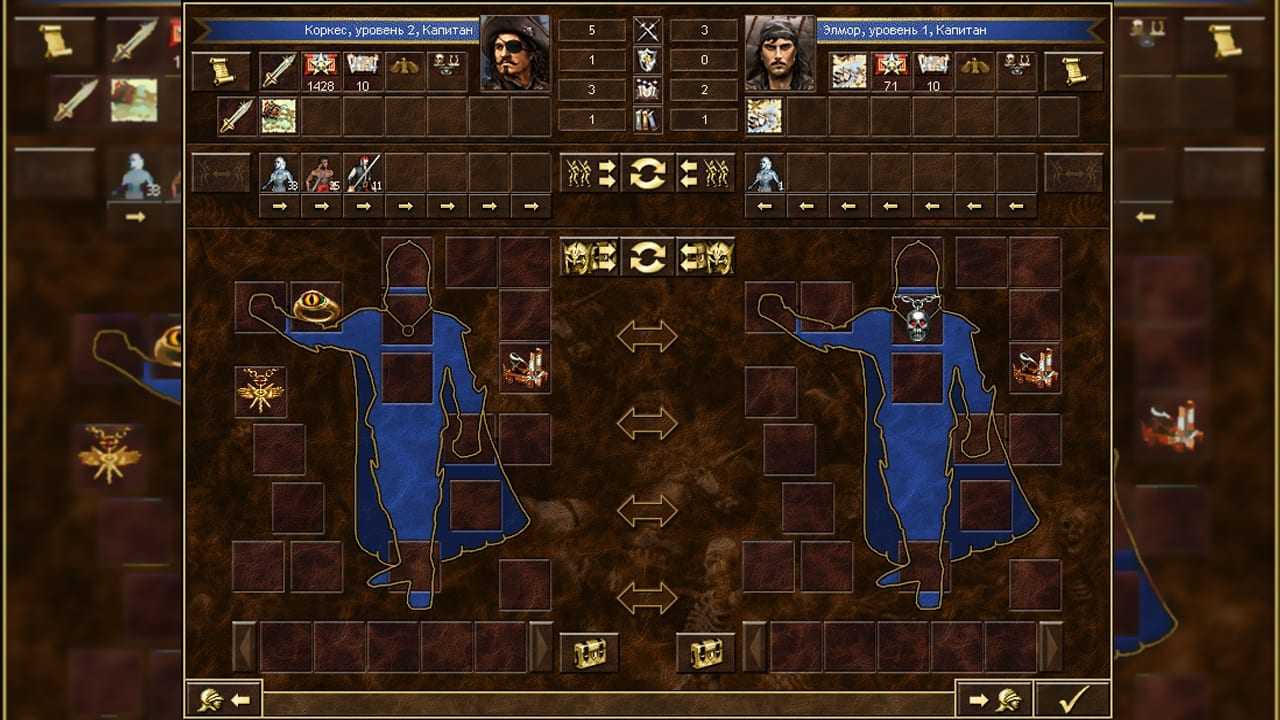Swap all artifacts between the heroes
The width and height of the screenshot is (1280, 720).
648,257
